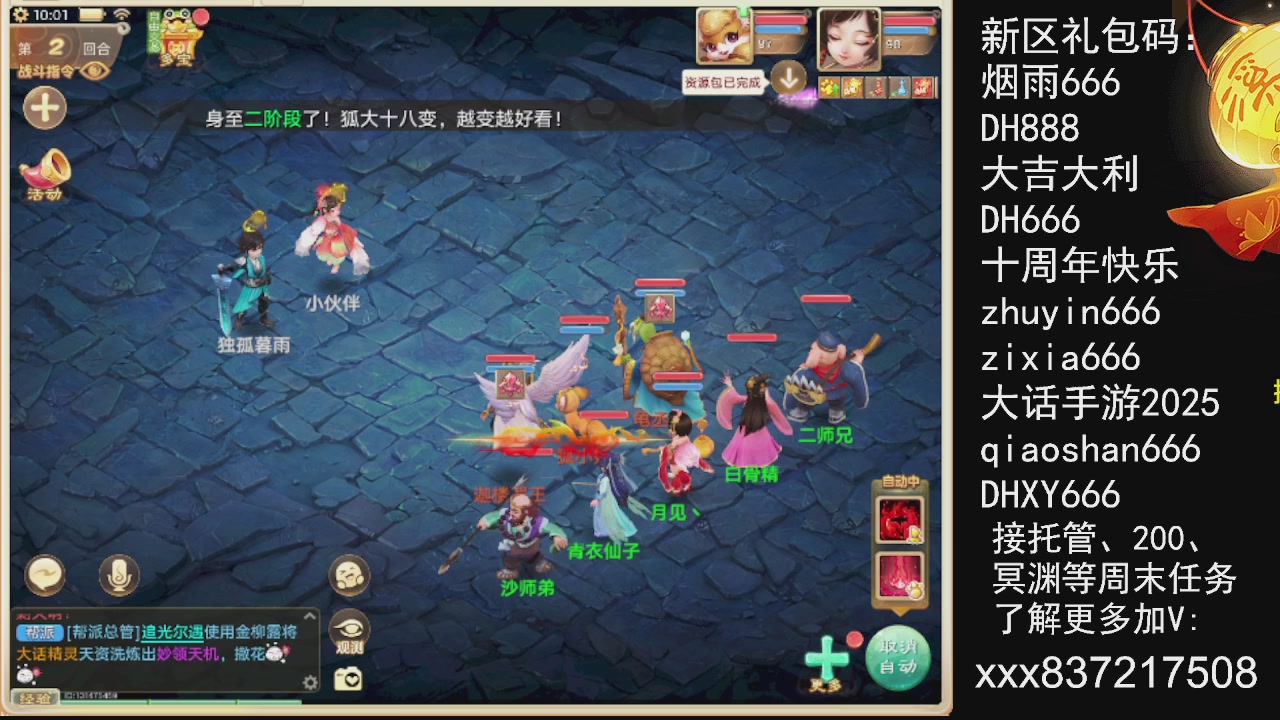This screenshot has height=720, width=1280.
Task: Switch to the 帮派 chat channel
Action: 40,632
